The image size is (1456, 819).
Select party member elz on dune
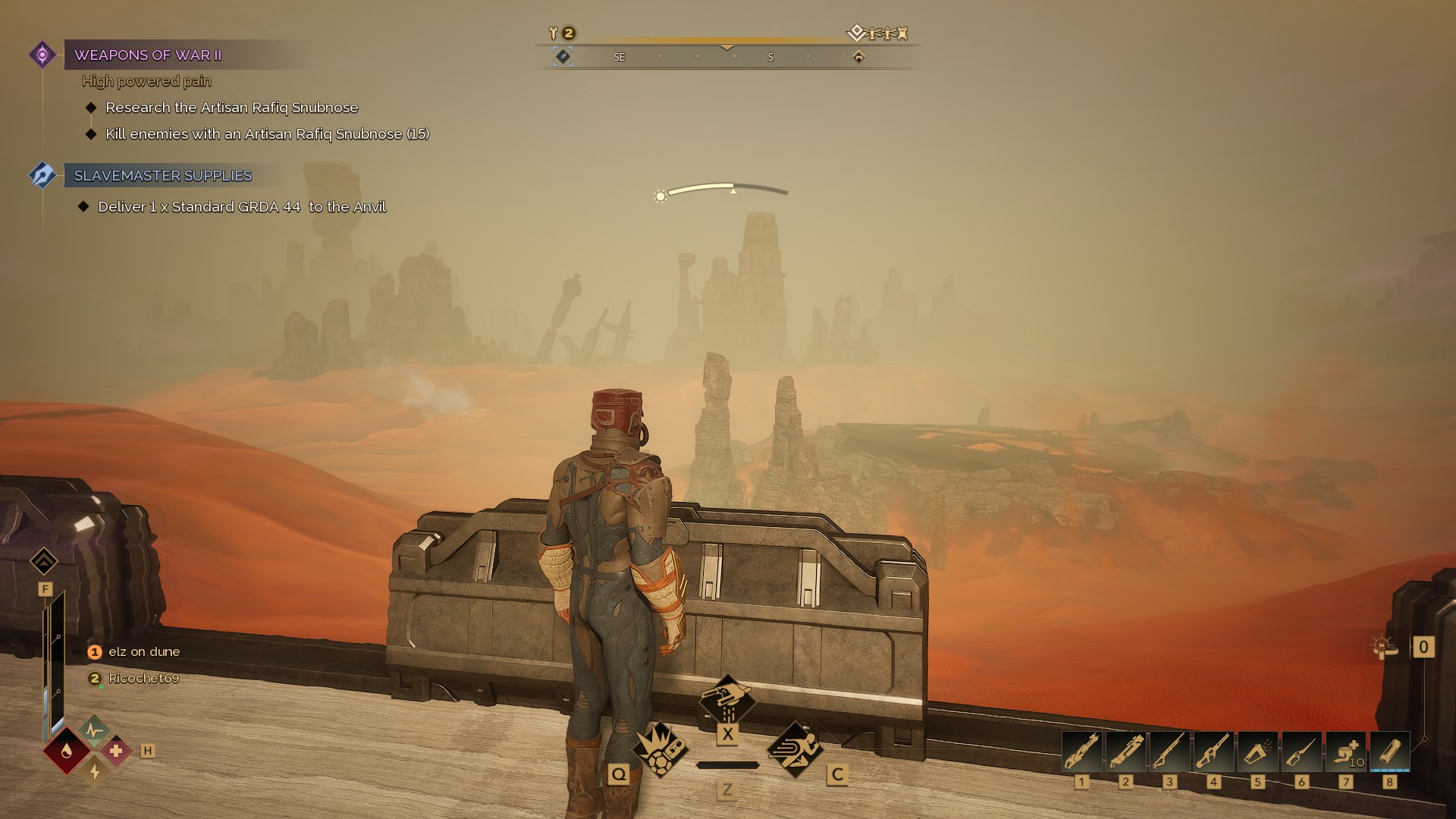pyautogui.click(x=143, y=651)
